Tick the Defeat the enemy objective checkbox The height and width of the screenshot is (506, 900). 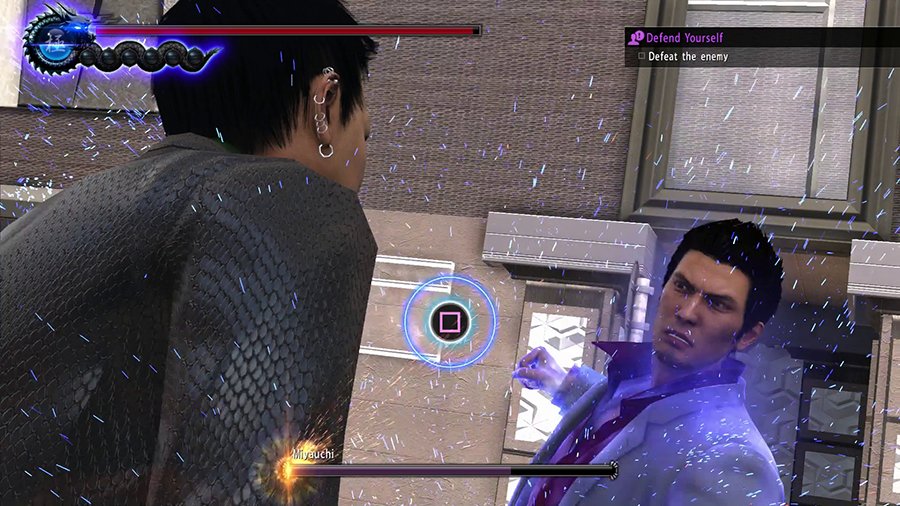tap(639, 57)
